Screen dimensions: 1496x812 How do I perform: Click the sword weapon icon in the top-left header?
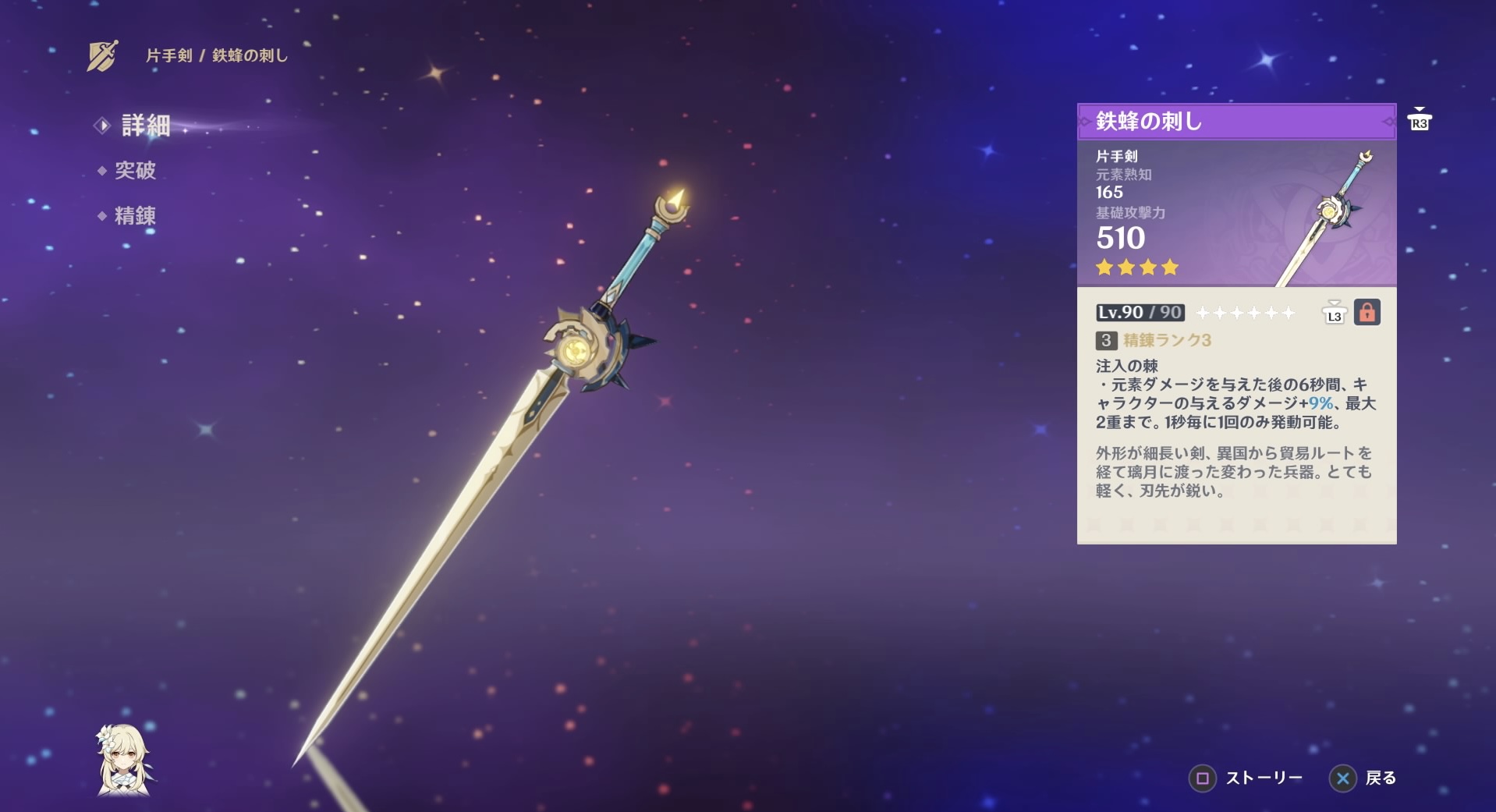tap(104, 54)
